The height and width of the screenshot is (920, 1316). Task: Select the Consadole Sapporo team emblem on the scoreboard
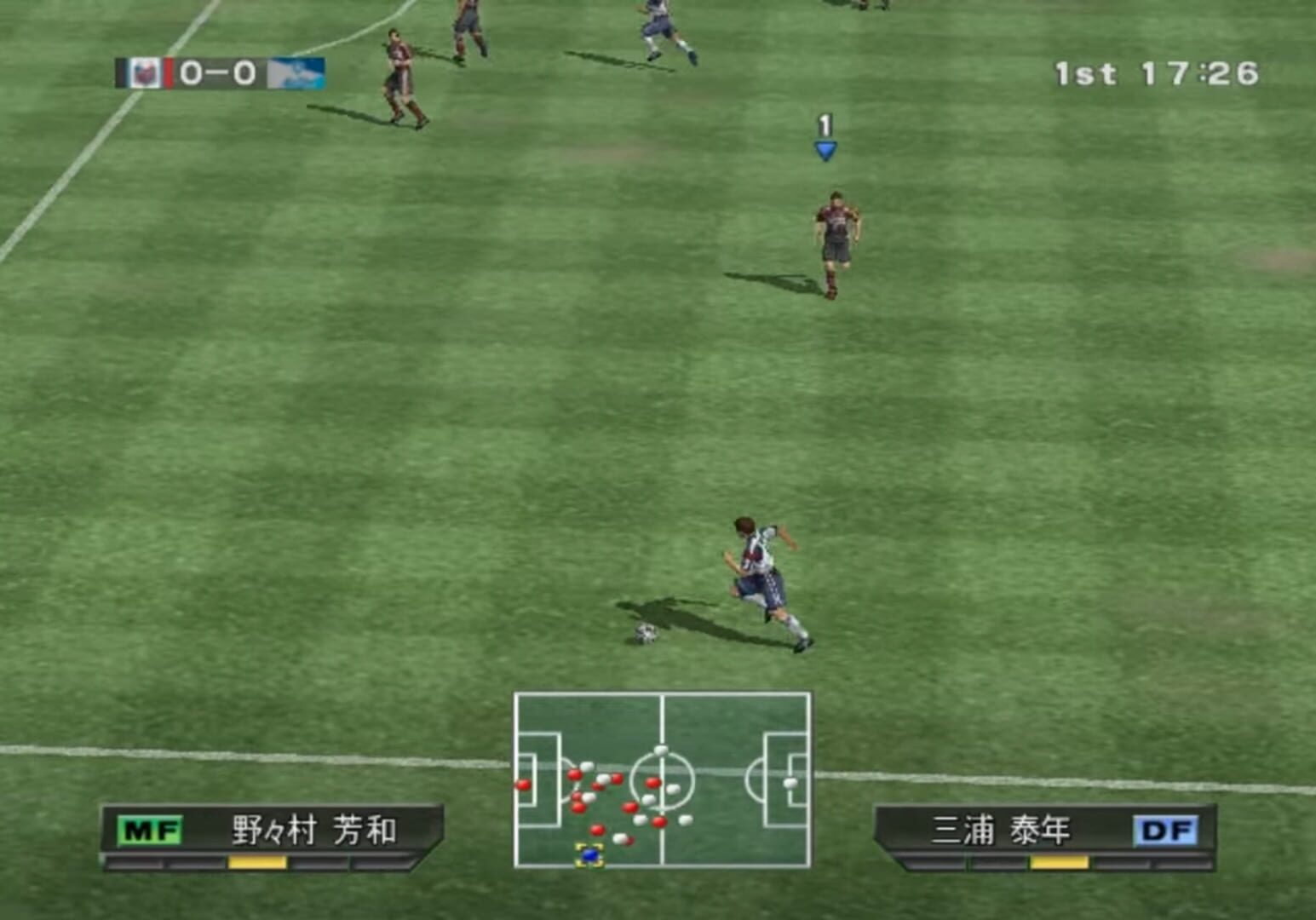tap(145, 73)
